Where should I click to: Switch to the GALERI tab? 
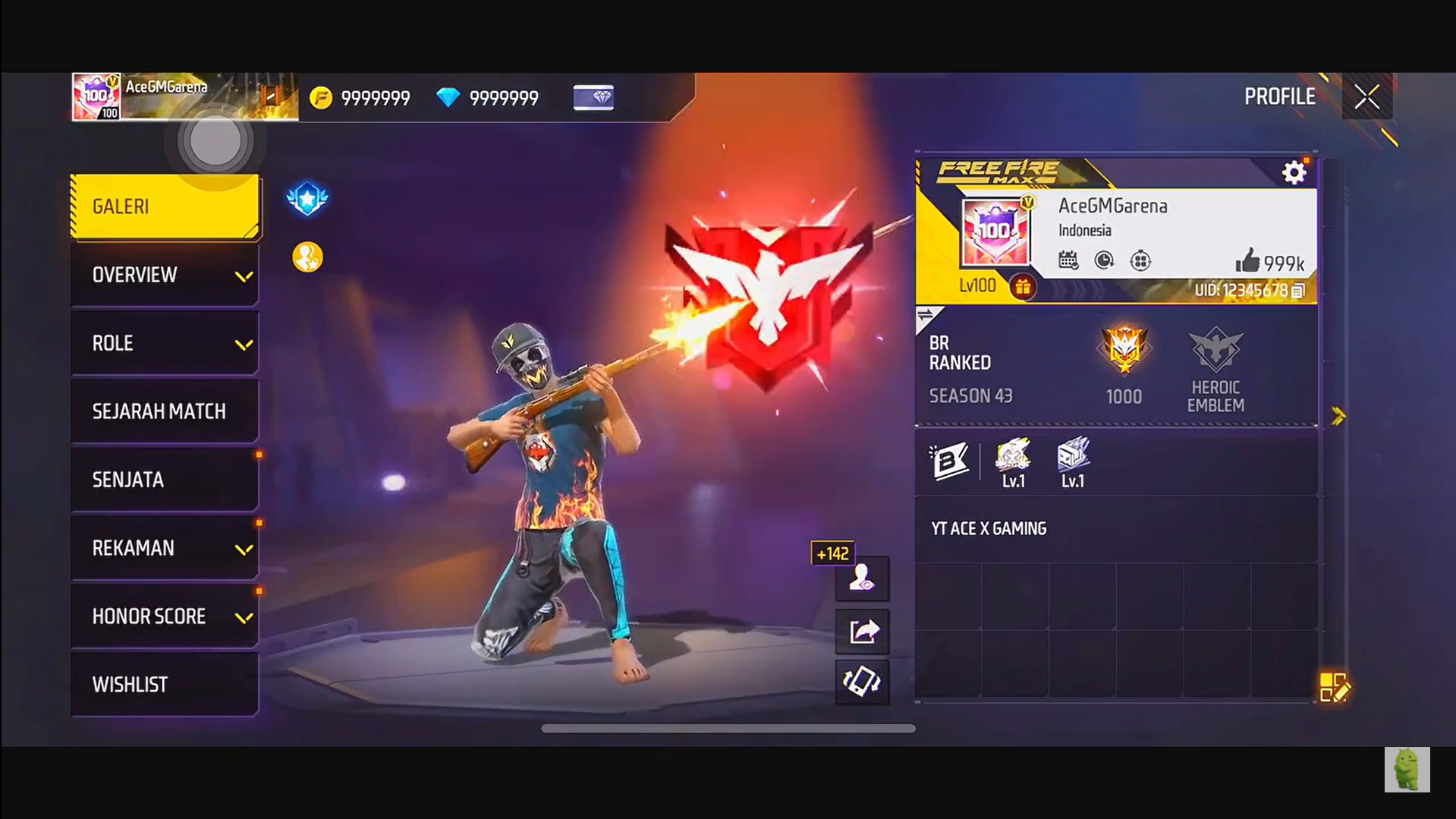165,206
